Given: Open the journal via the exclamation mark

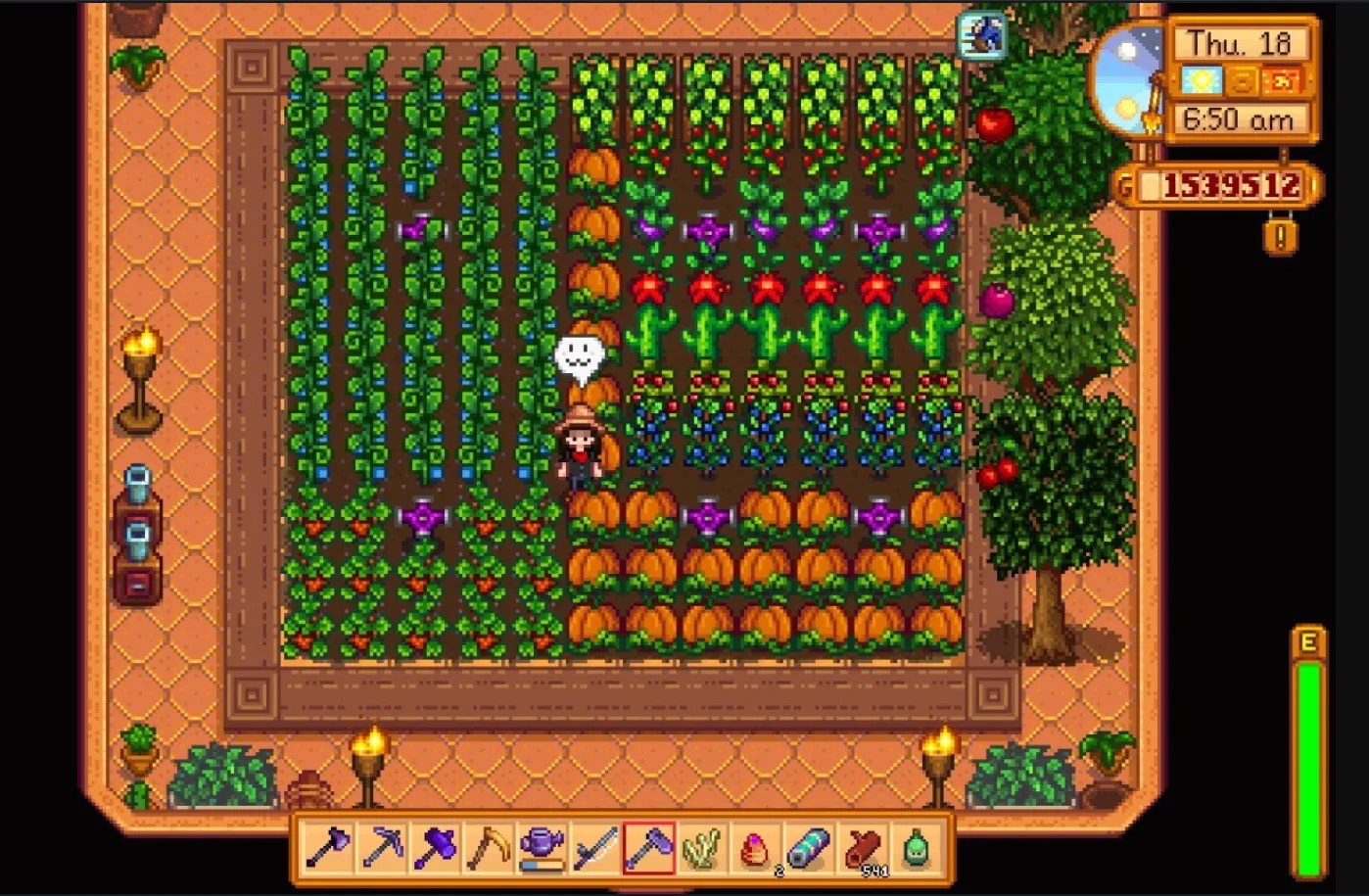Looking at the screenshot, I should pyautogui.click(x=1279, y=235).
